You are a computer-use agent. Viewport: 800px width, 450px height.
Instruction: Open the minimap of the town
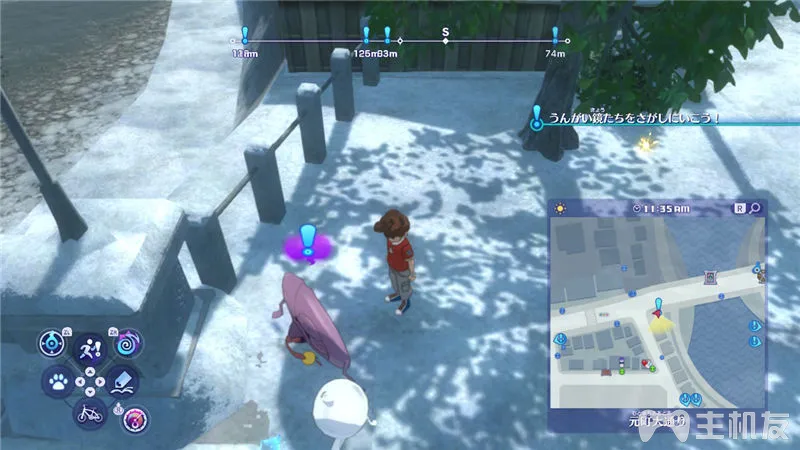coord(656,310)
